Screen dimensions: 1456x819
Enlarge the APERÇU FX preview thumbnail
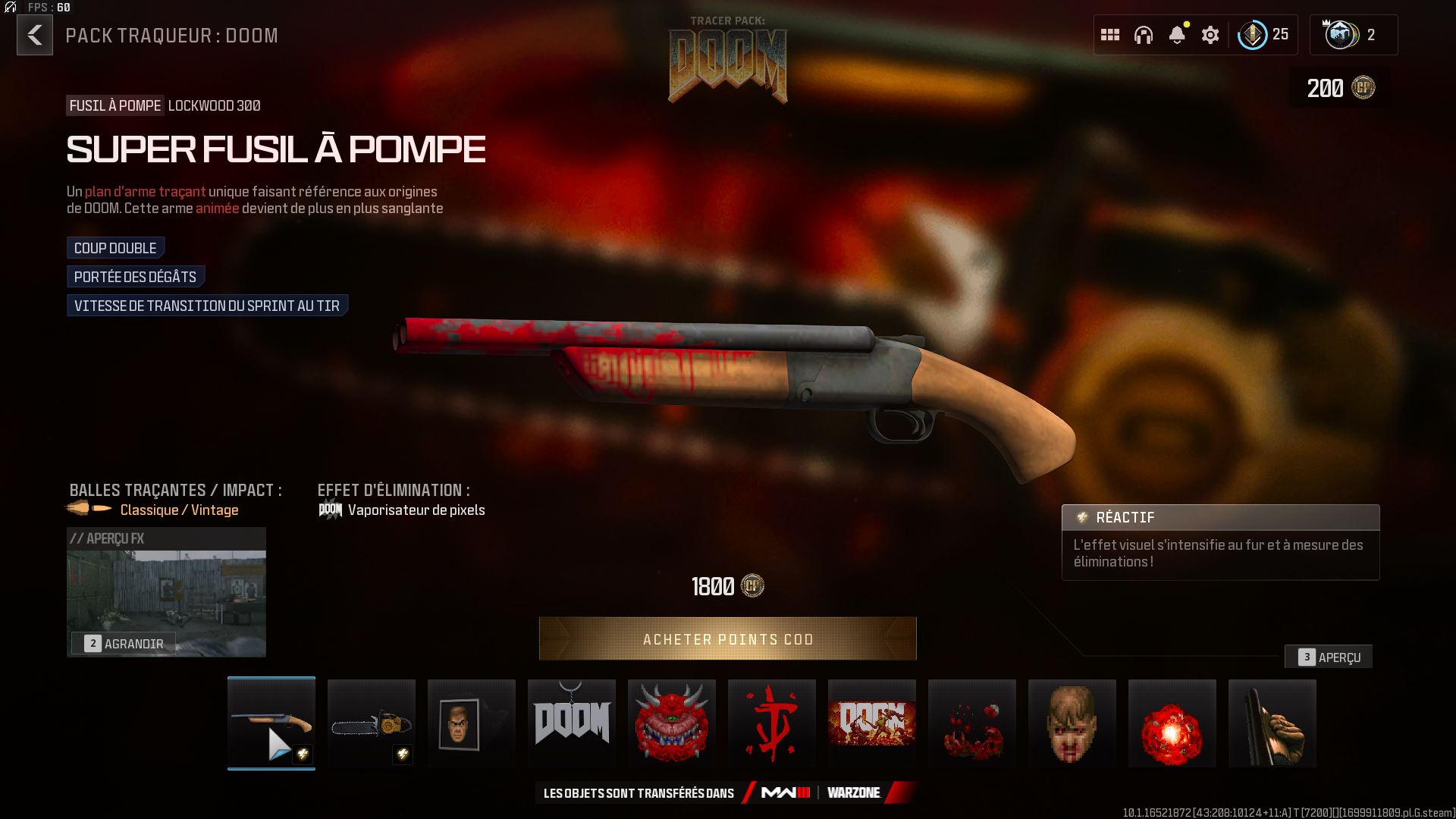pos(124,643)
